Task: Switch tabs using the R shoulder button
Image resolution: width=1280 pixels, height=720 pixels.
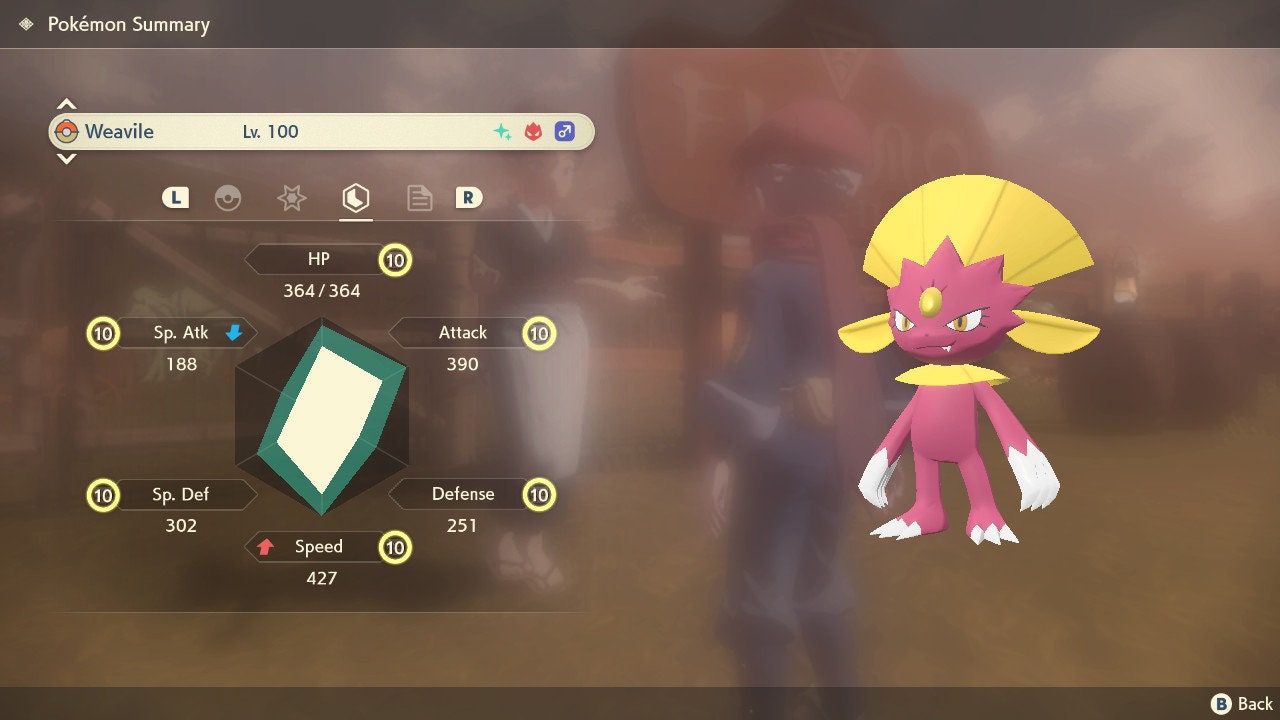Action: (469, 198)
